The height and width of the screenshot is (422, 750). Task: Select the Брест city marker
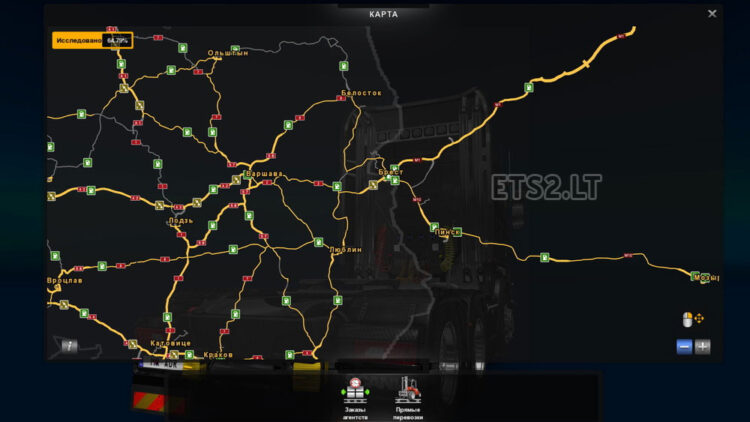pyautogui.click(x=391, y=172)
